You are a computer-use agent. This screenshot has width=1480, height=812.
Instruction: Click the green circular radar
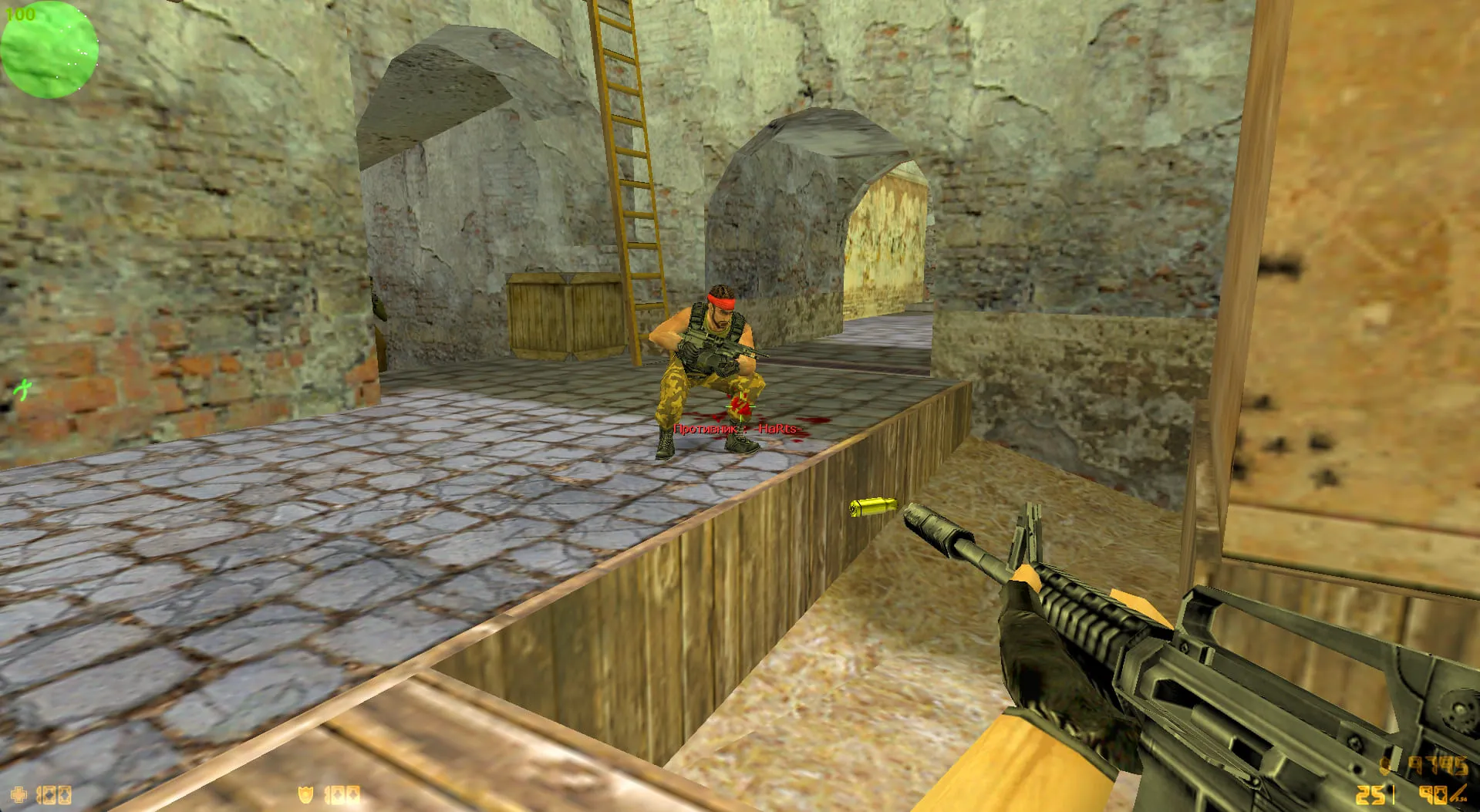[x=49, y=49]
